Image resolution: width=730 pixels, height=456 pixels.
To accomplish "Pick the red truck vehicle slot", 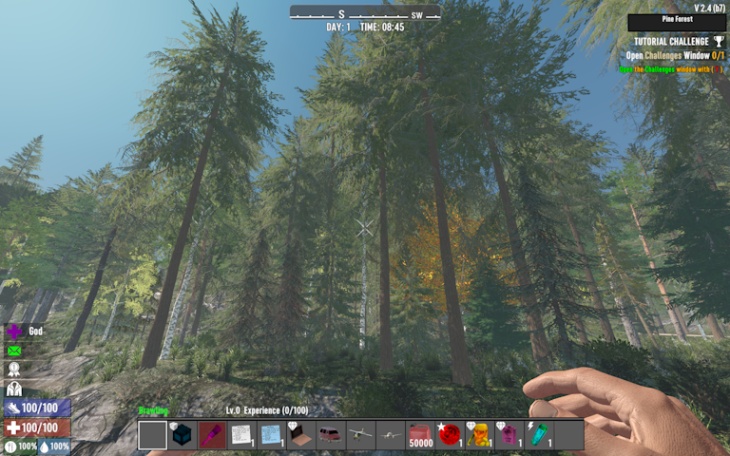I will point(331,435).
